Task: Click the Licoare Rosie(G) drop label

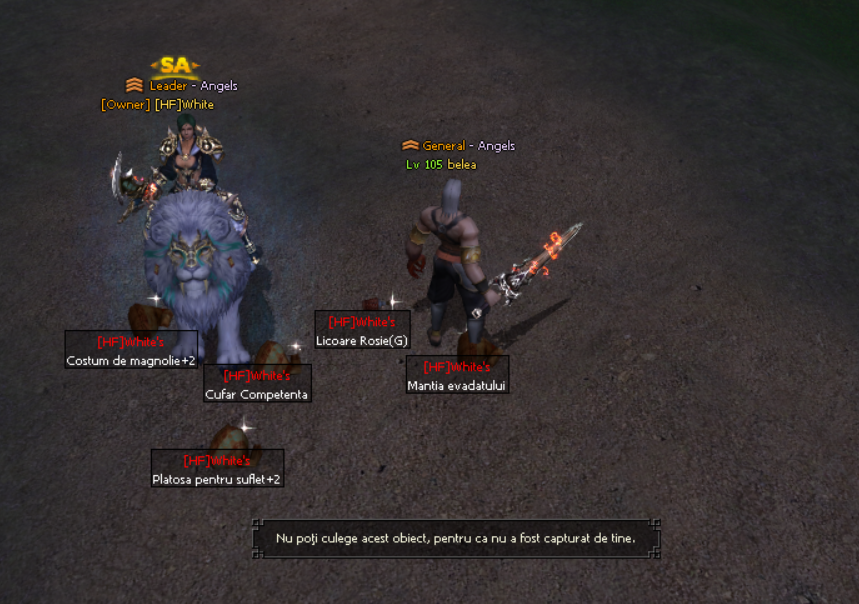Action: [x=362, y=340]
